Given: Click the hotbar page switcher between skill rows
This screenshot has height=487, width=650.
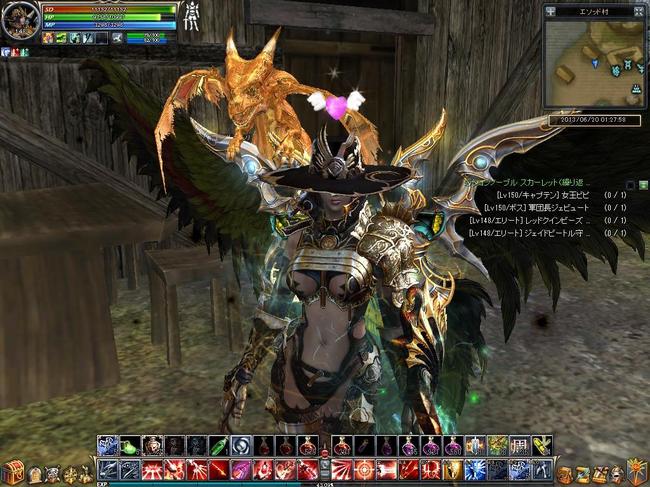Looking at the screenshot, I should pos(324,458).
